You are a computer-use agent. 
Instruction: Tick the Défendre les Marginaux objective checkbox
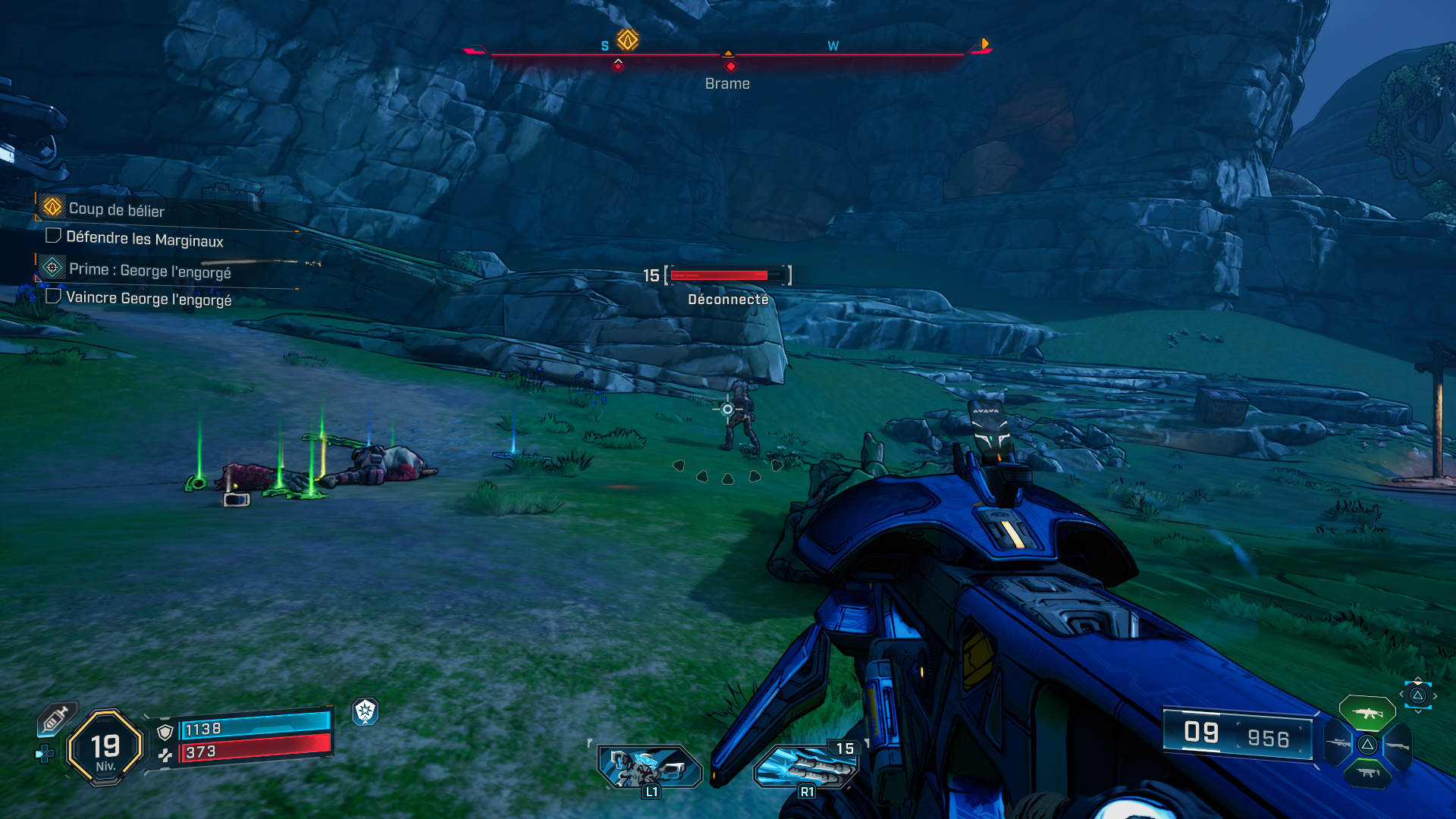(53, 236)
